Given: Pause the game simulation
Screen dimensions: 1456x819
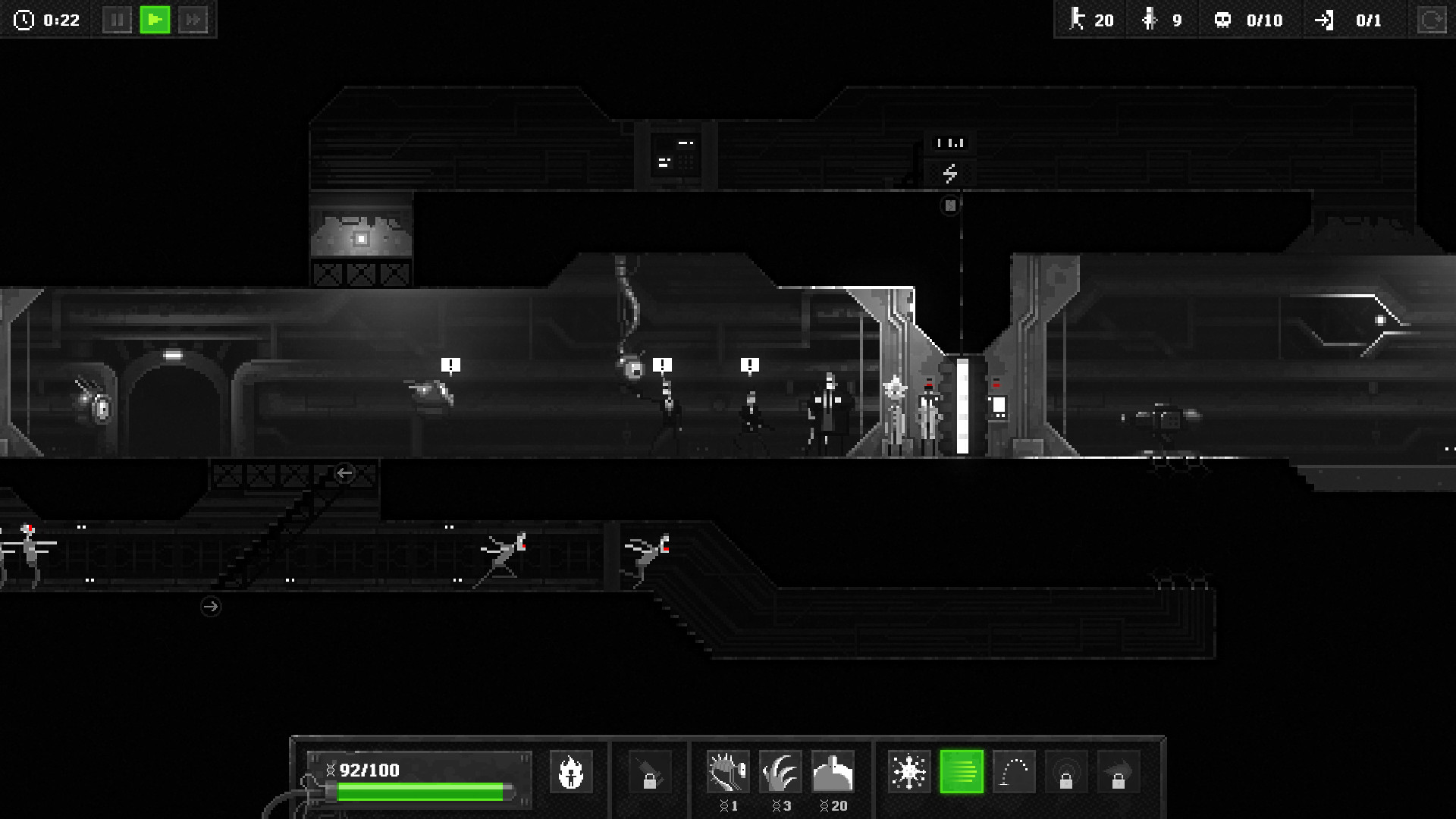Looking at the screenshot, I should [118, 20].
